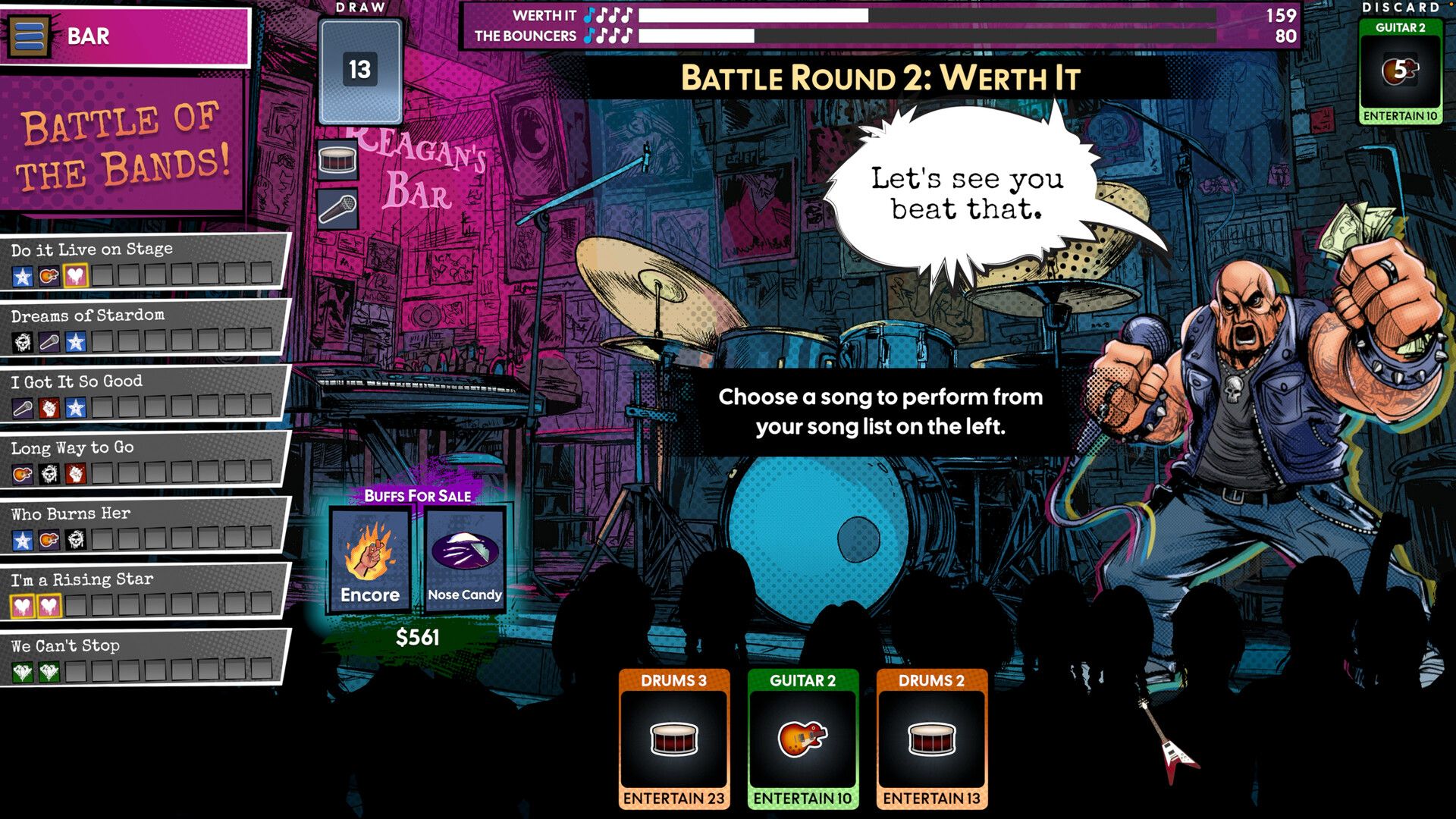Open the draw pile showing 13 cards
The height and width of the screenshot is (819, 1456).
tap(360, 71)
